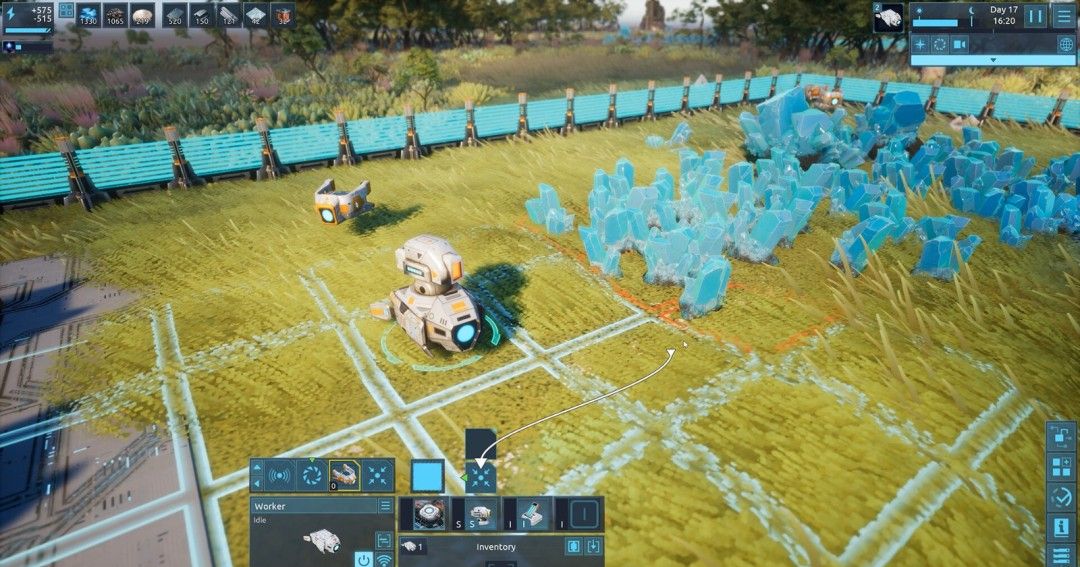This screenshot has width=1080, height=567.
Task: Open the Worker panel options menu
Action: pos(385,506)
